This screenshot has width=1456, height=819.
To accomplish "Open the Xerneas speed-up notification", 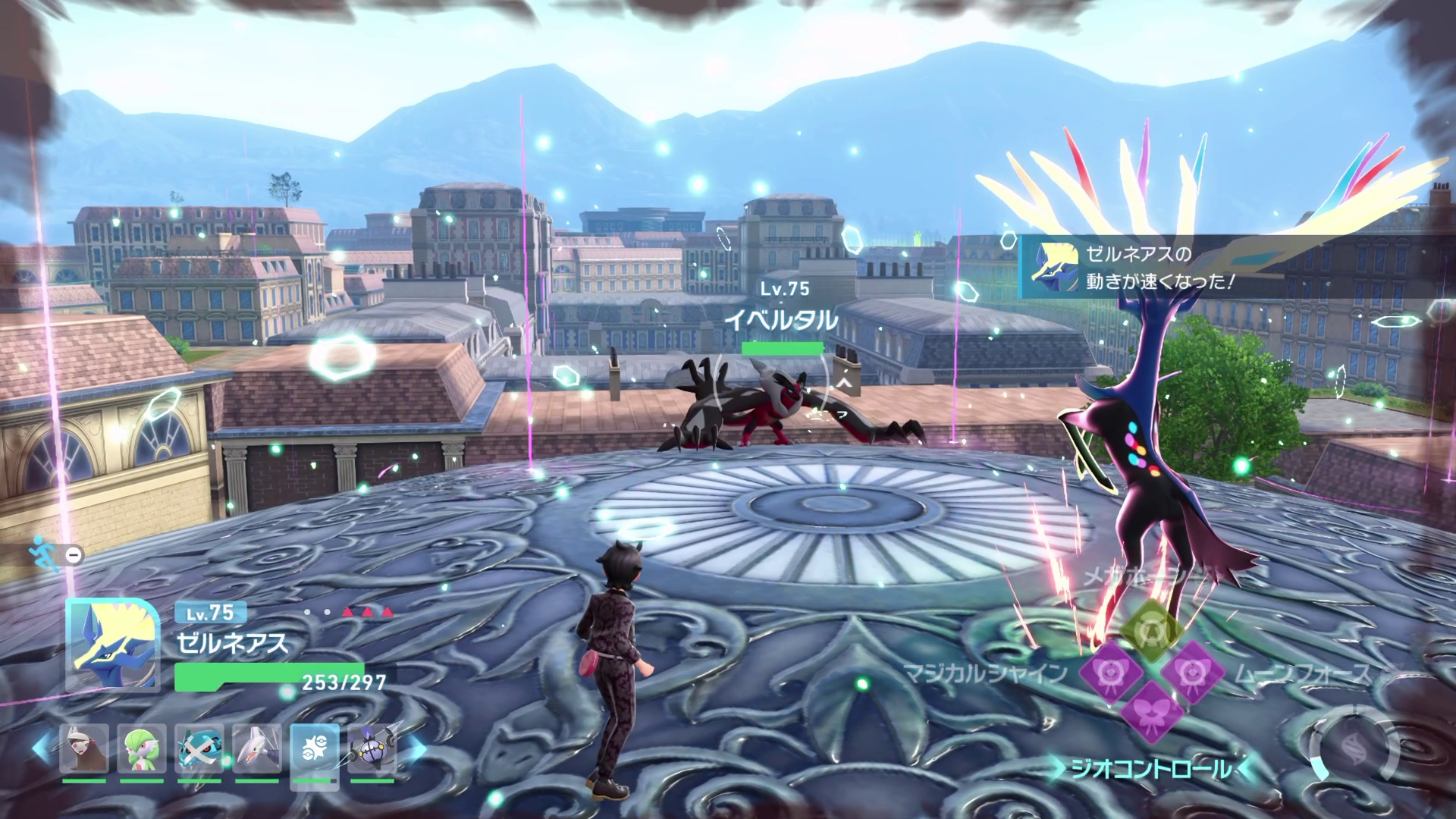I will (x=1236, y=267).
